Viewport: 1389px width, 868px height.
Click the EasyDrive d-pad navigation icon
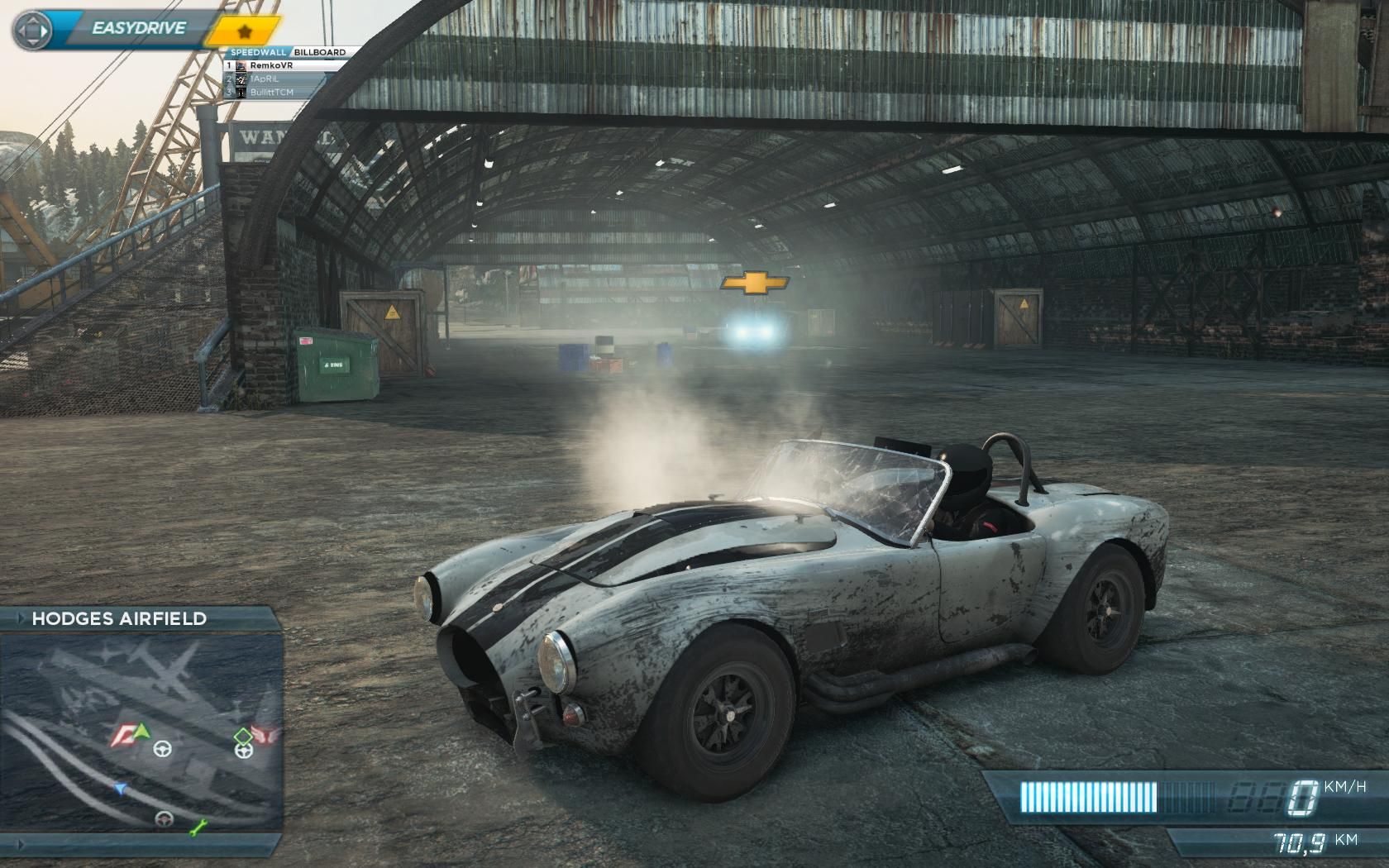(x=32, y=31)
